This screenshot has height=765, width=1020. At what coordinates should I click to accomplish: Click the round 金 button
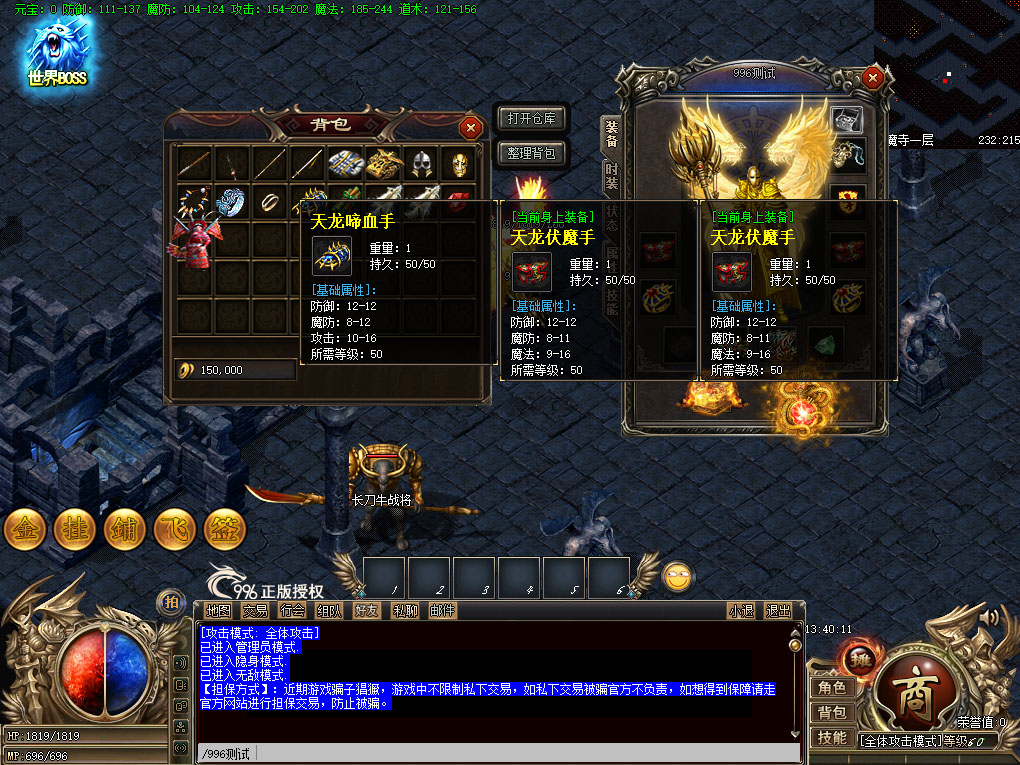(x=25, y=530)
